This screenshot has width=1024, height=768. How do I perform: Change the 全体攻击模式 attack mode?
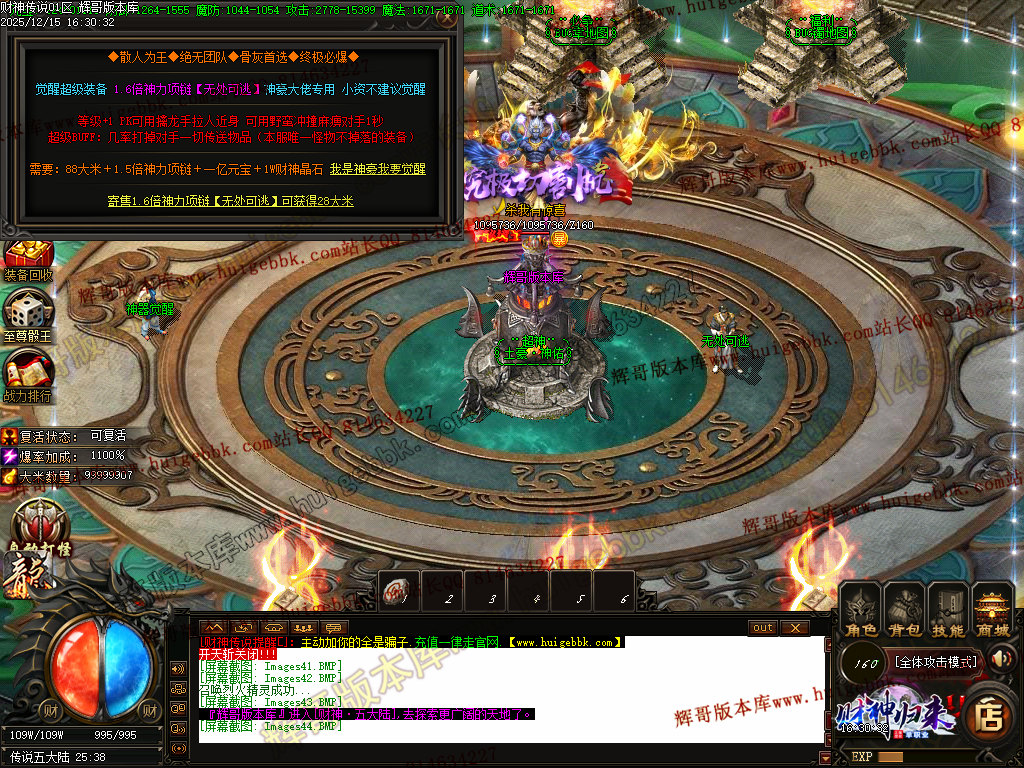click(935, 661)
